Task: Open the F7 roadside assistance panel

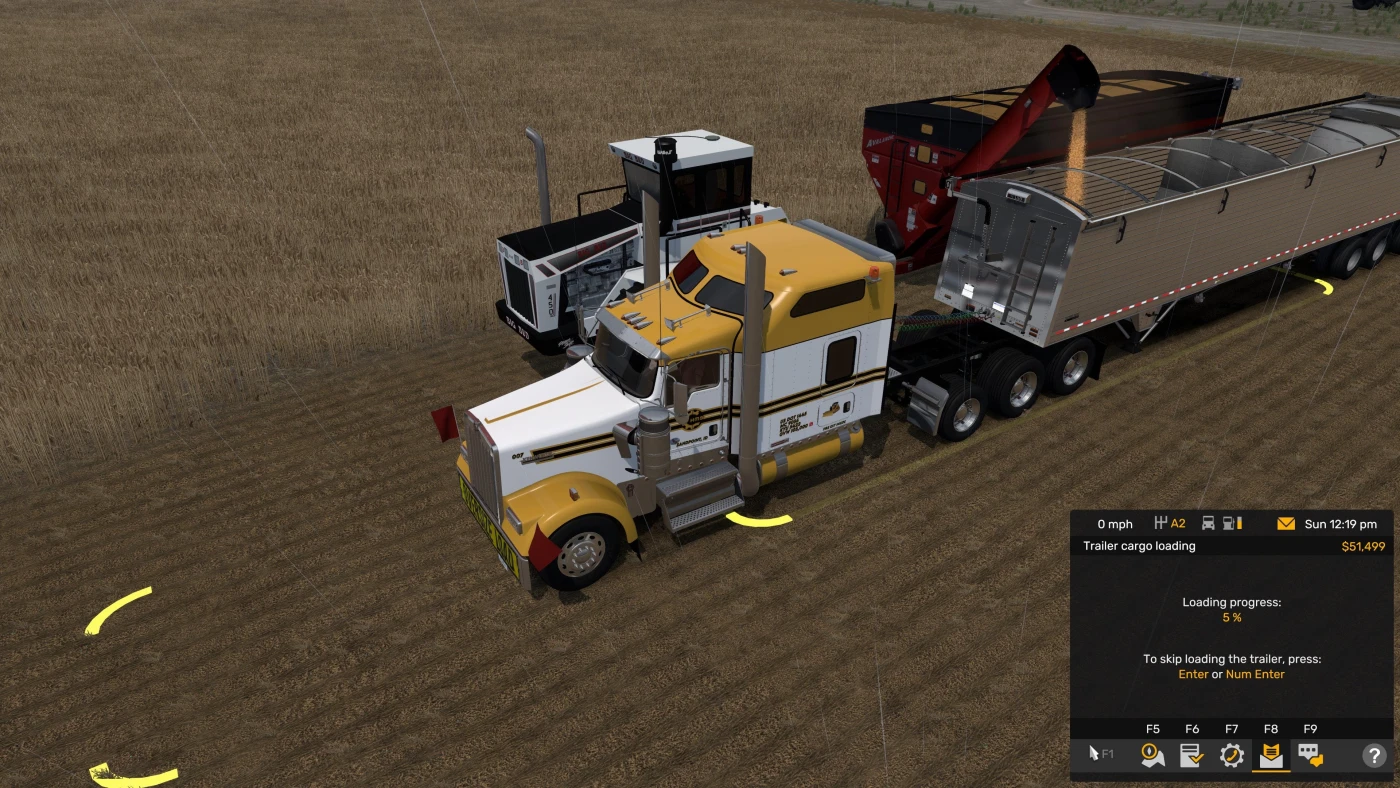Action: (x=1232, y=755)
